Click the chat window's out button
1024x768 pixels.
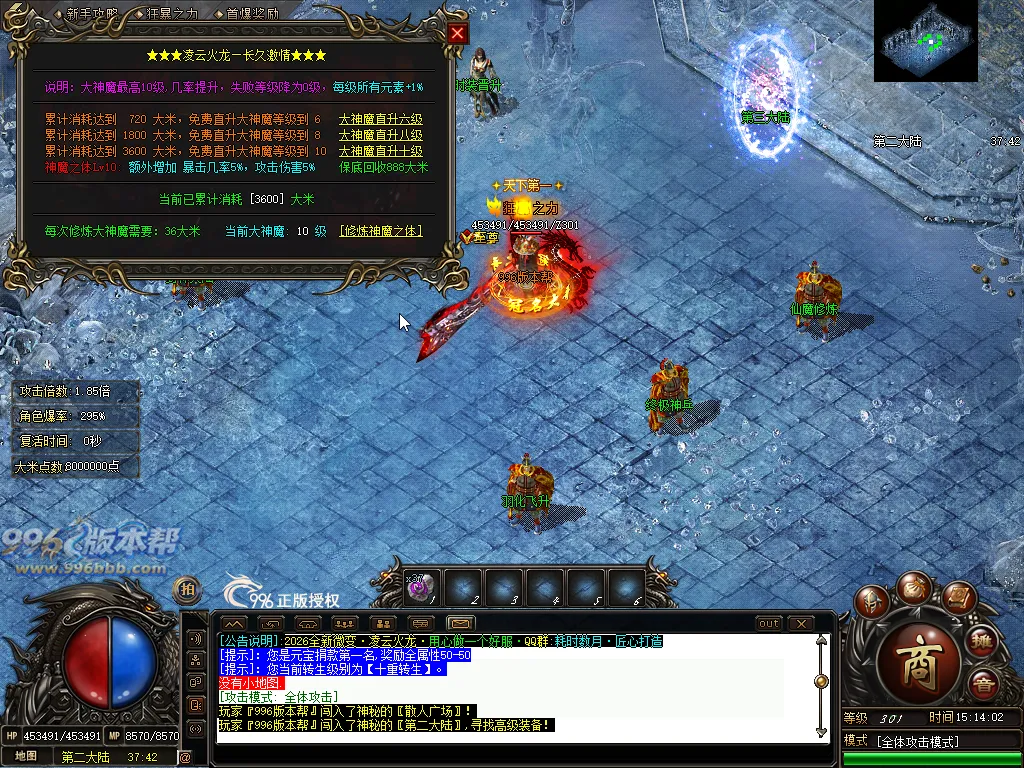[768, 624]
